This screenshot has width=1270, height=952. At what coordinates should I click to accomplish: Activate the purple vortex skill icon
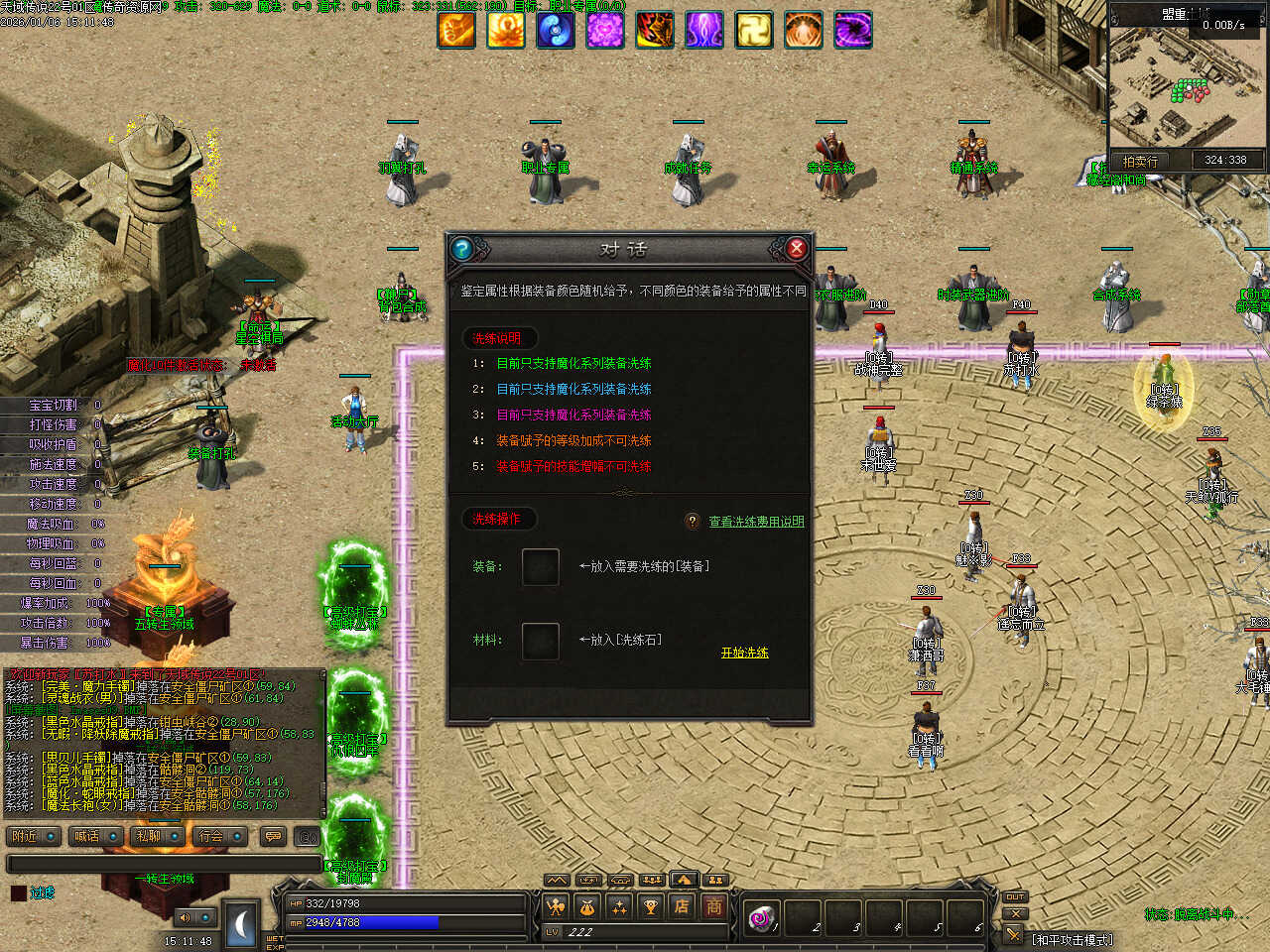point(853,30)
